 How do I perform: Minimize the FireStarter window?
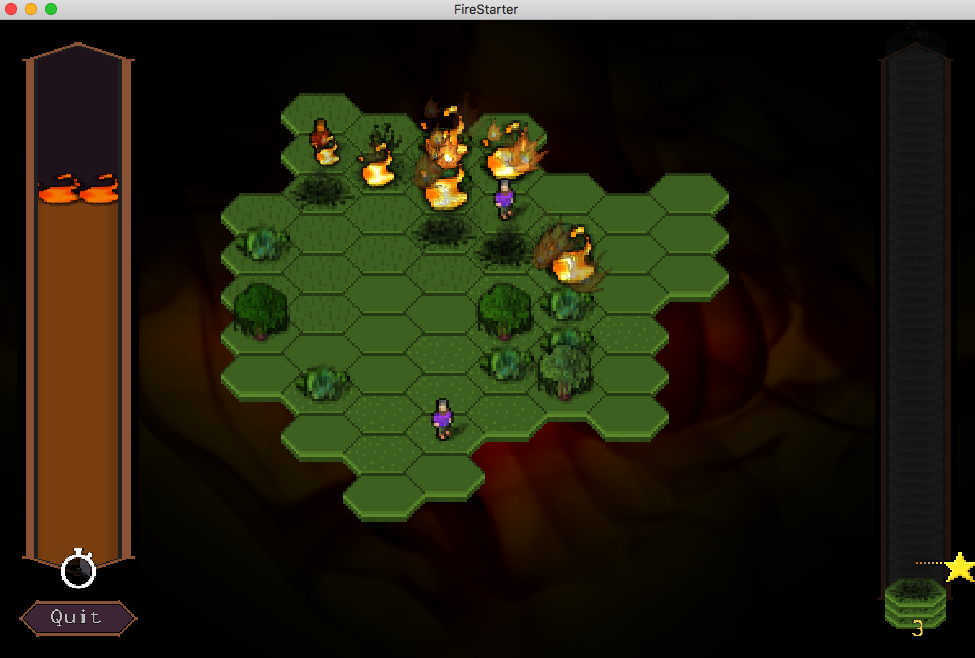coord(31,9)
